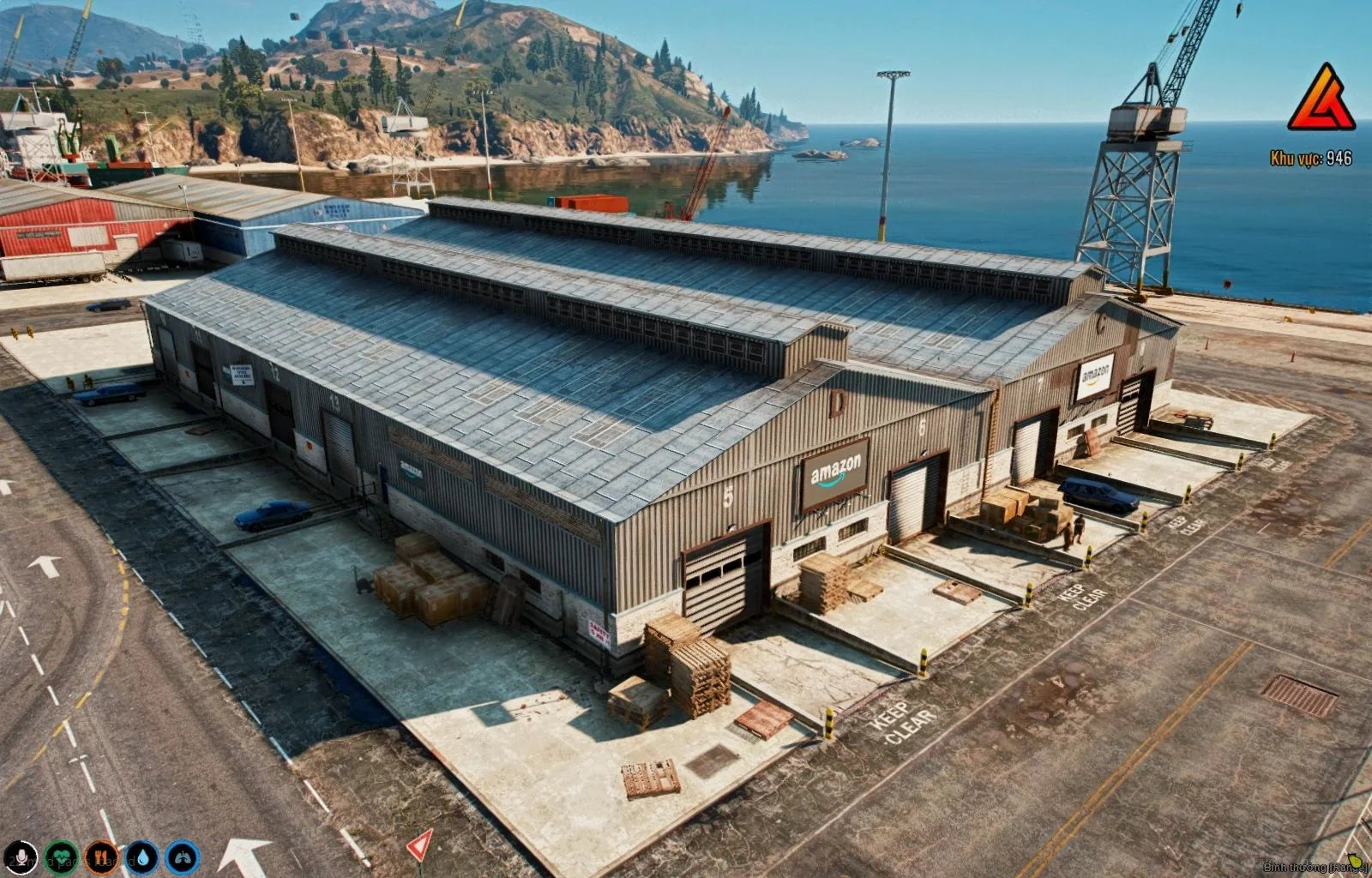The width and height of the screenshot is (1372, 878).
Task: Click the blue water drop thirst icon
Action: [x=141, y=857]
